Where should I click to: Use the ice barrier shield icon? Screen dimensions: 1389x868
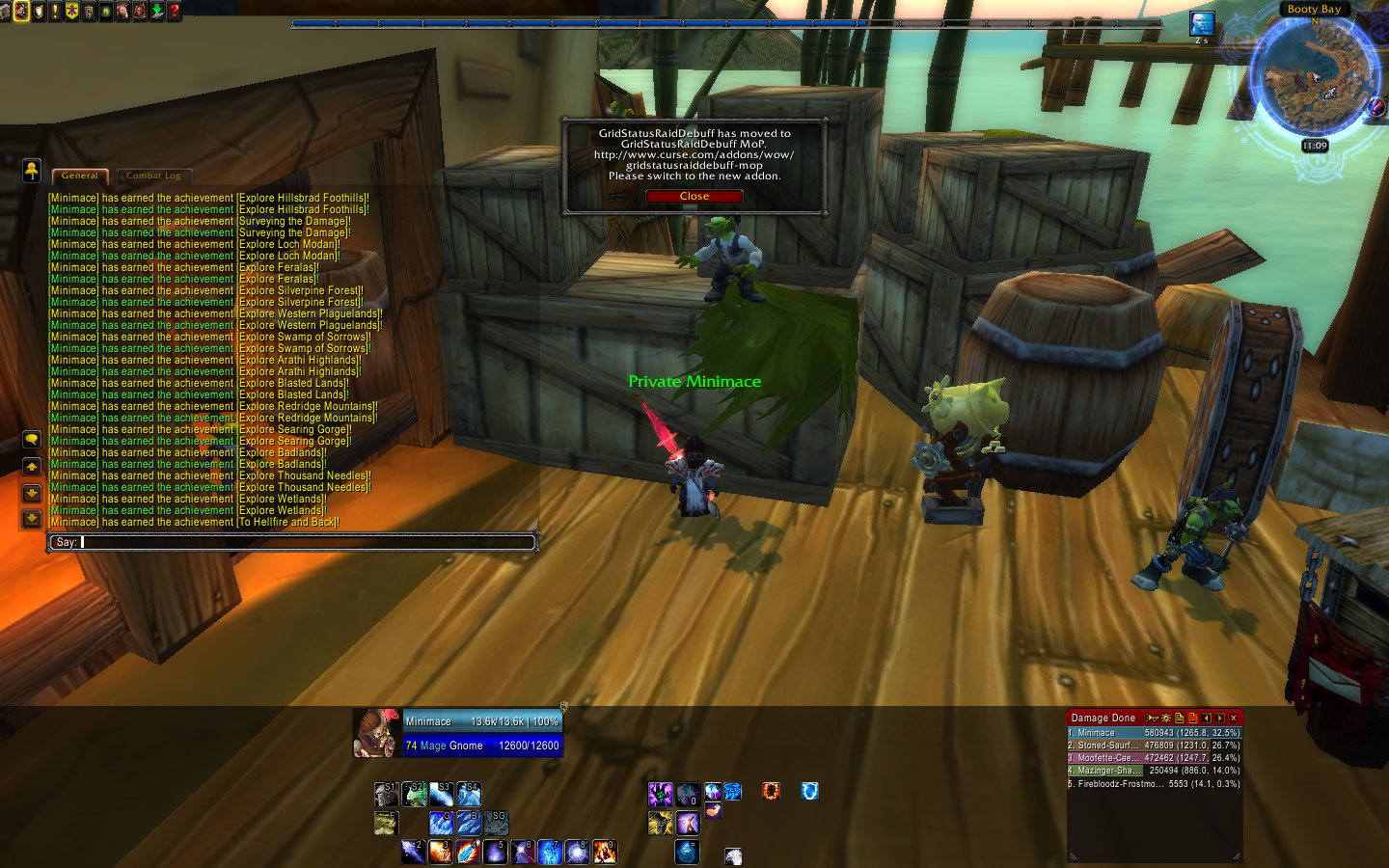[809, 792]
